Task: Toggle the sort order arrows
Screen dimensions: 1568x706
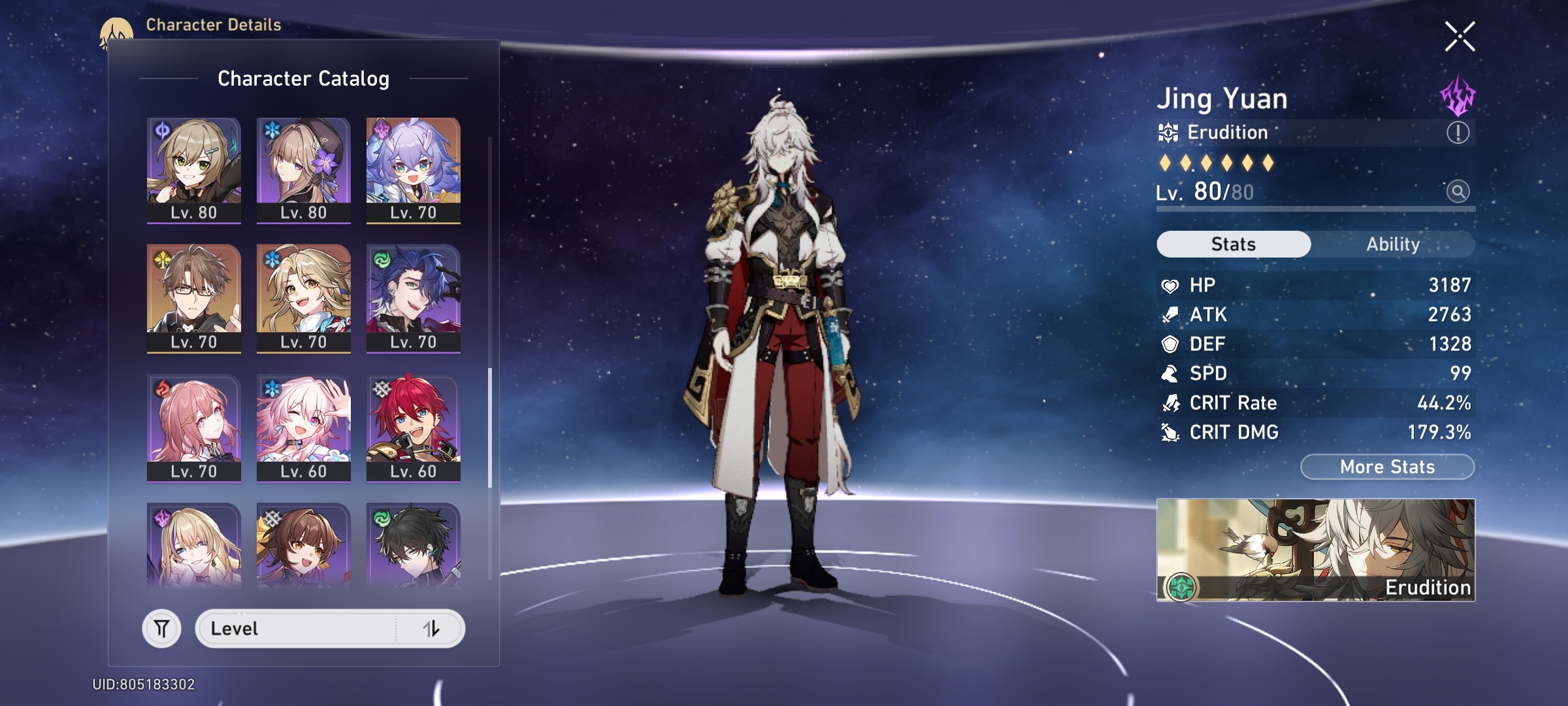Action: [431, 629]
